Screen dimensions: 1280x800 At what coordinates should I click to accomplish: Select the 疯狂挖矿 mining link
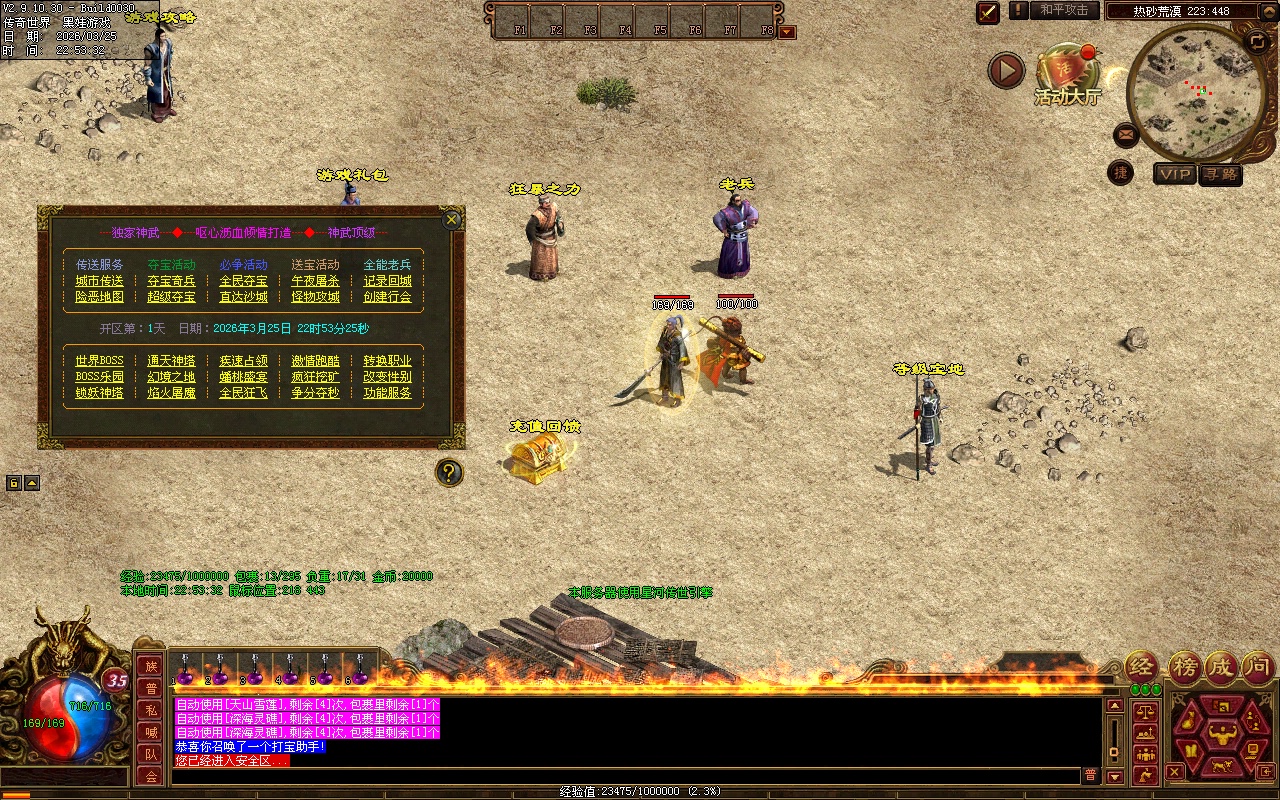point(315,377)
